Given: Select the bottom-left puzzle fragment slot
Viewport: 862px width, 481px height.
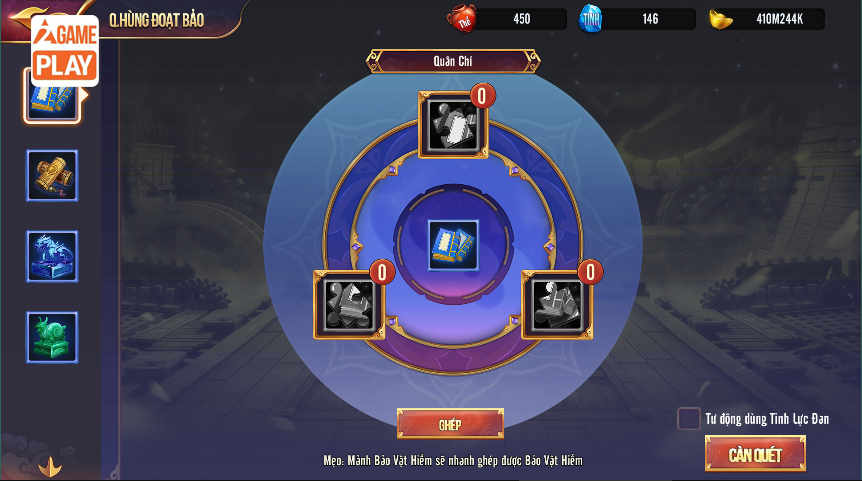Looking at the screenshot, I should click(x=348, y=303).
